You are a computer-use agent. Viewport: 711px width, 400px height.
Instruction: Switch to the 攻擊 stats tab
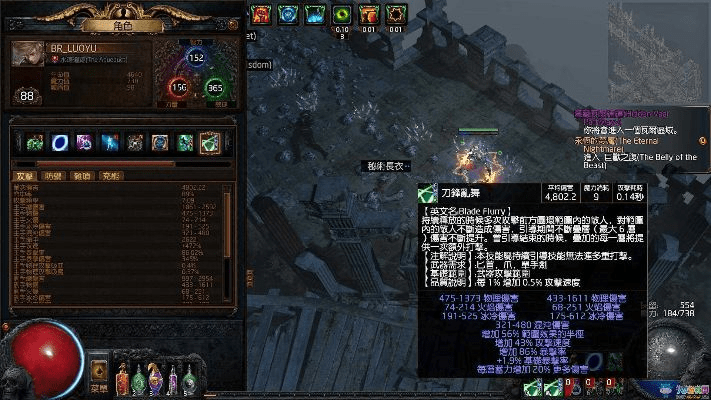click(x=26, y=176)
